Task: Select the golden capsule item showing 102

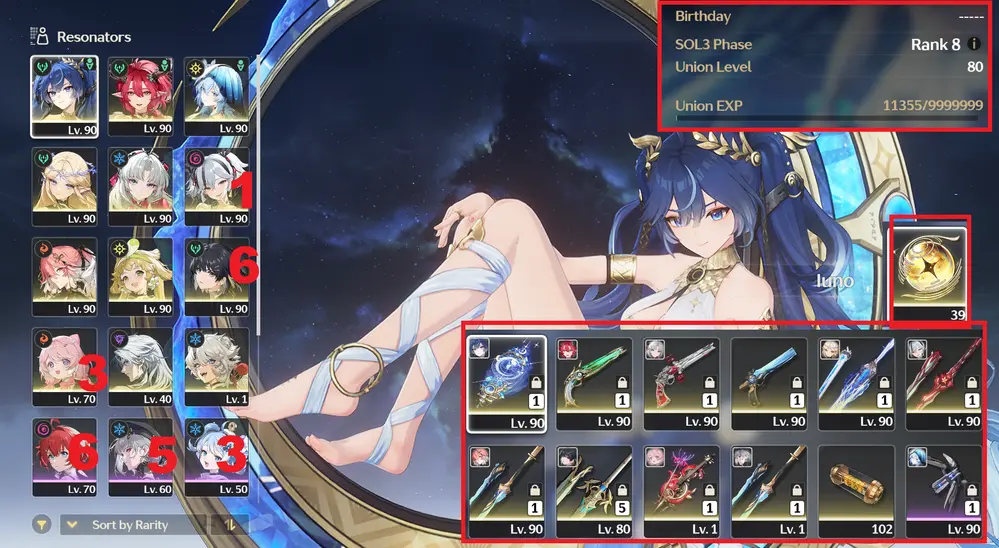Action: [858, 492]
